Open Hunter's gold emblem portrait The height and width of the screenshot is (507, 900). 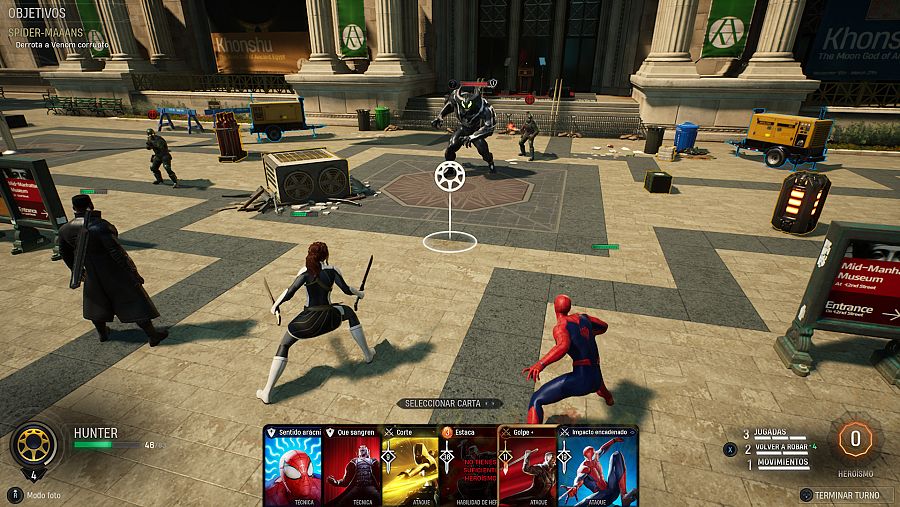[33, 443]
